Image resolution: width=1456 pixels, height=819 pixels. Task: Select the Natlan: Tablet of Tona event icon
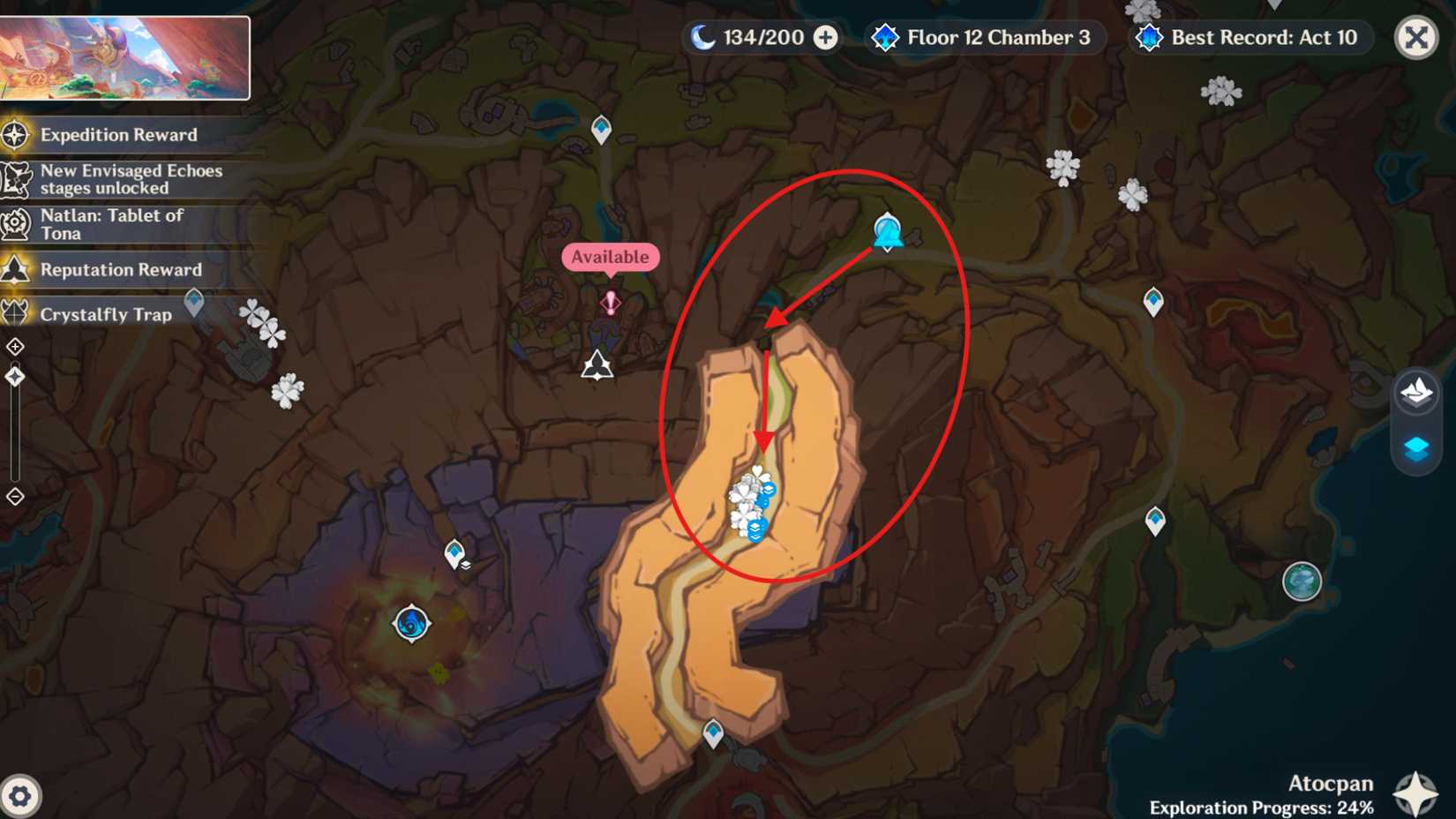15,223
